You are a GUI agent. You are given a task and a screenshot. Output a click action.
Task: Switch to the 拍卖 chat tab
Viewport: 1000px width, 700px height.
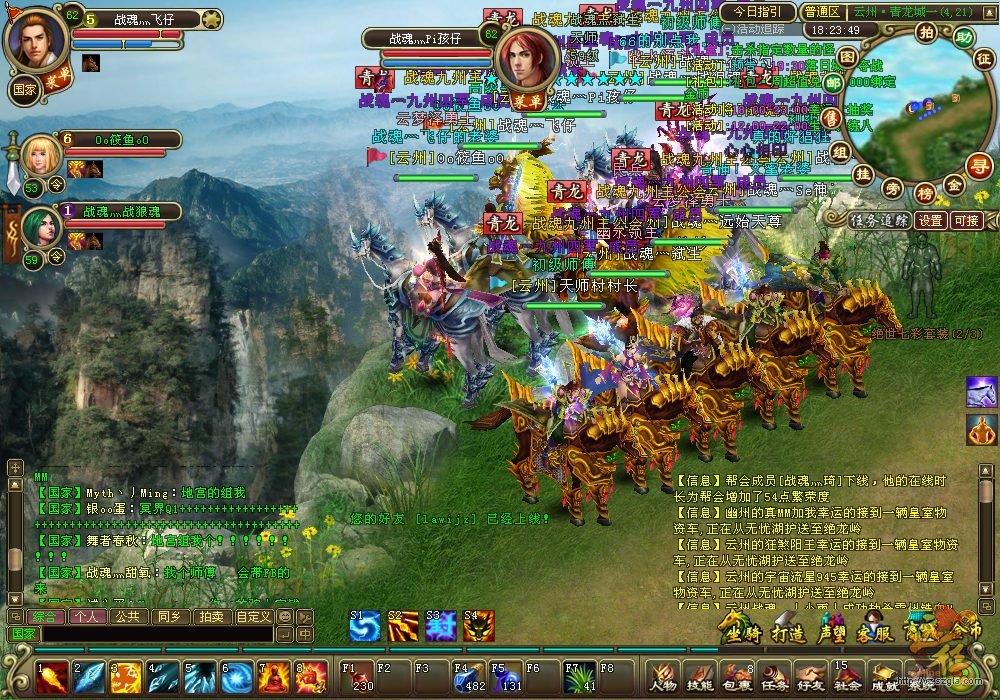coord(211,617)
